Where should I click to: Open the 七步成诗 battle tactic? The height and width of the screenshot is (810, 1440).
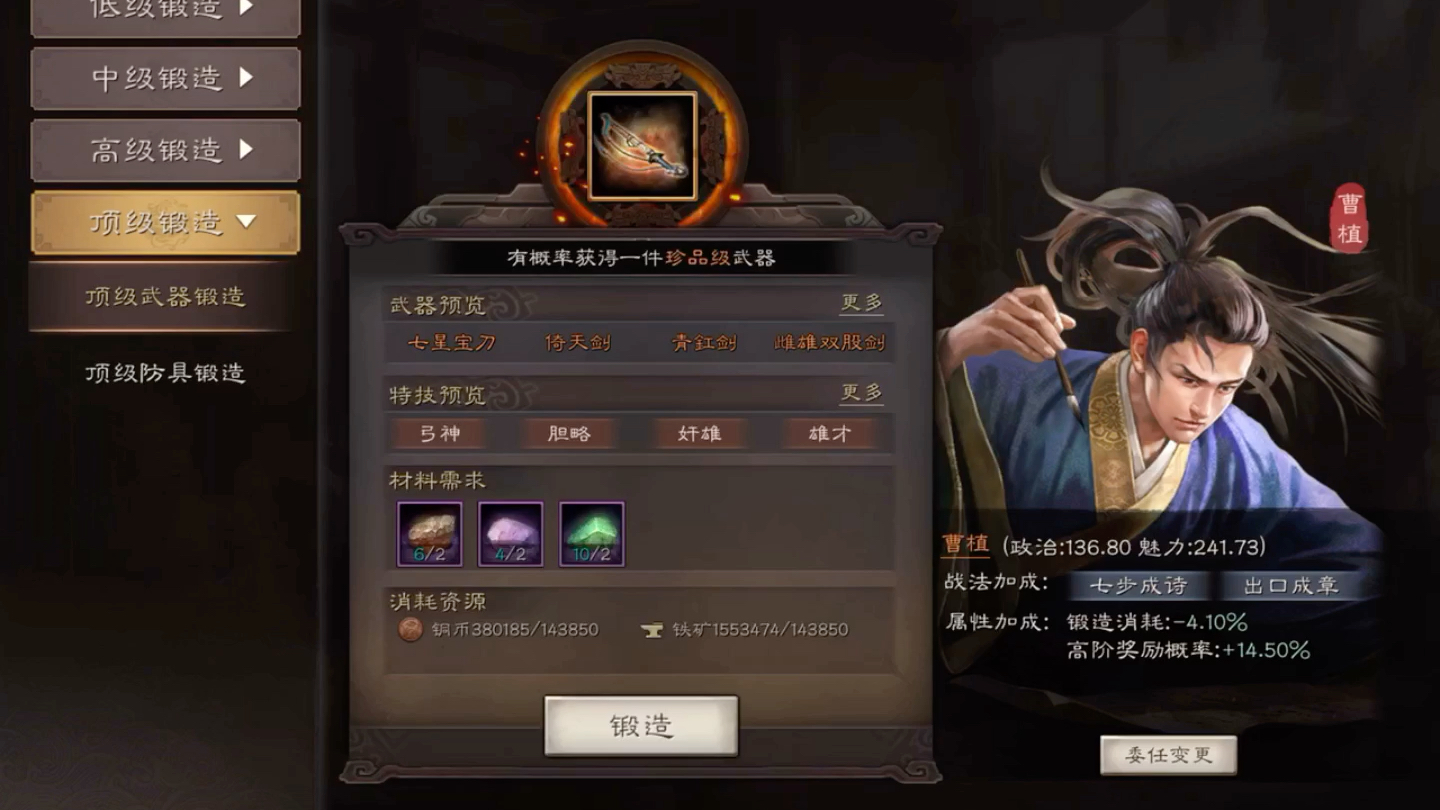click(1140, 587)
